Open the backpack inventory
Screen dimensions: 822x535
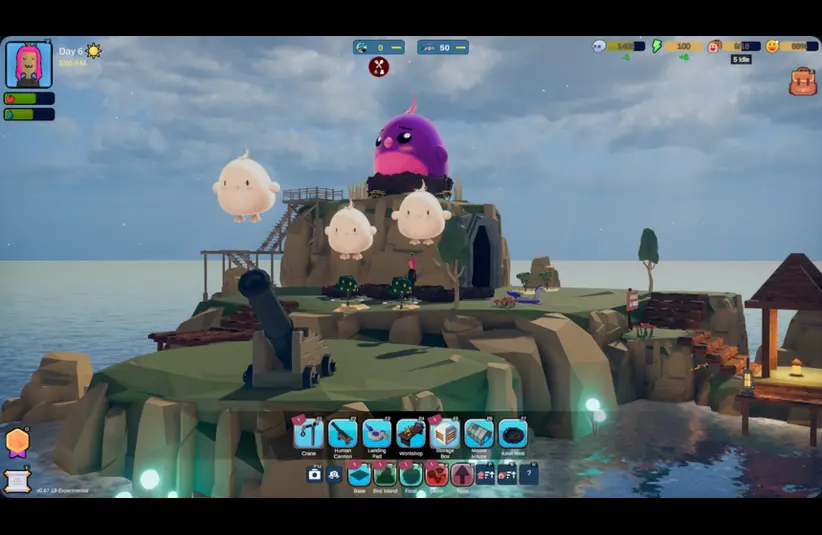point(803,82)
